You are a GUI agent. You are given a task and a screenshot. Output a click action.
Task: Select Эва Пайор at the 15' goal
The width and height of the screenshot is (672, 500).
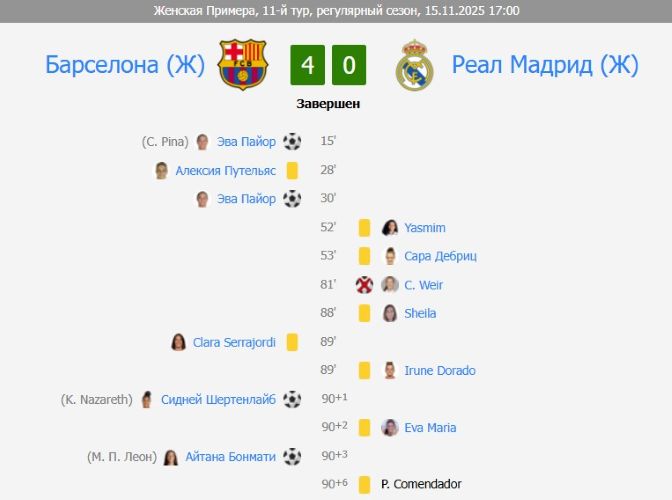246,142
